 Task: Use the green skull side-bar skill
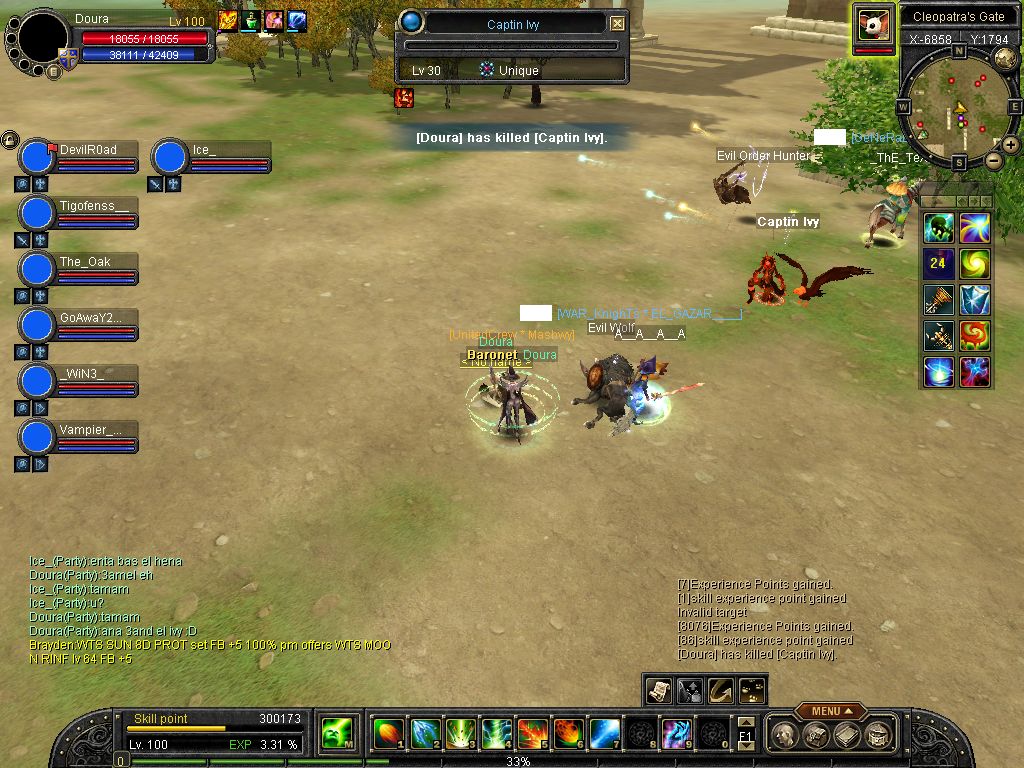(939, 229)
